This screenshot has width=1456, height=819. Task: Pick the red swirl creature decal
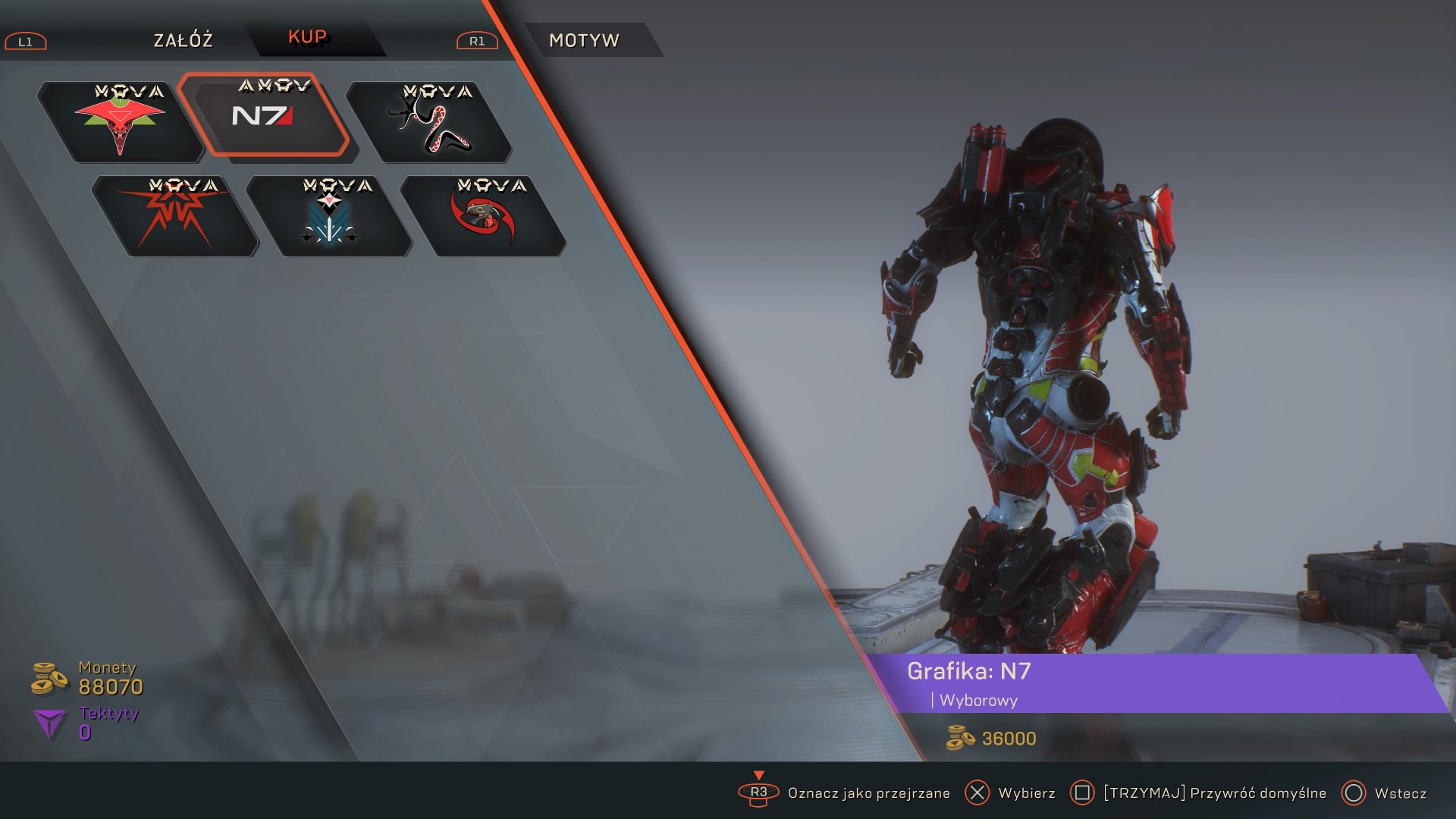point(483,216)
